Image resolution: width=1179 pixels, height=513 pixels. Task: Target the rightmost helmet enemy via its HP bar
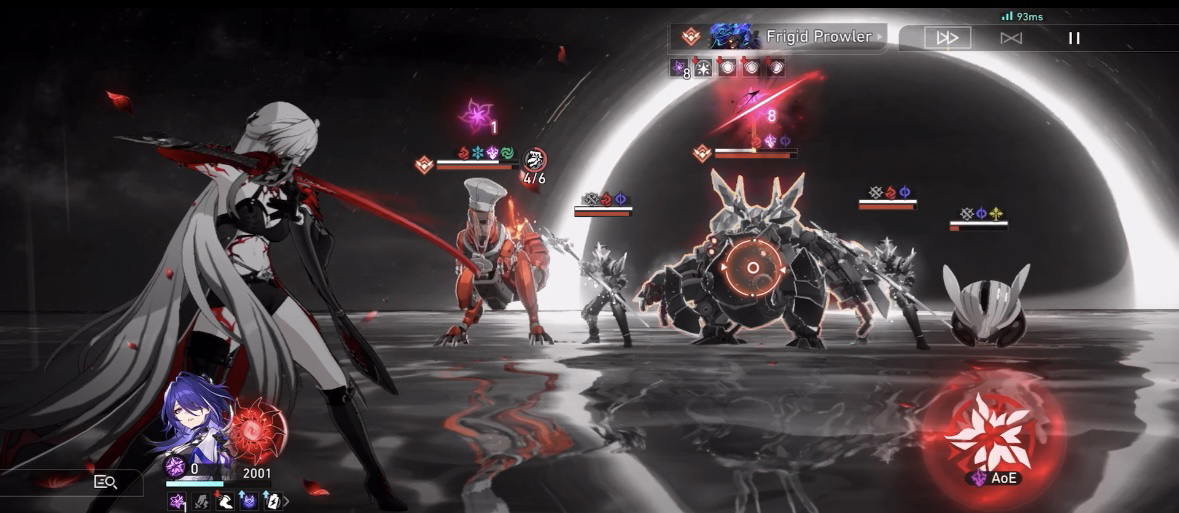tap(978, 227)
